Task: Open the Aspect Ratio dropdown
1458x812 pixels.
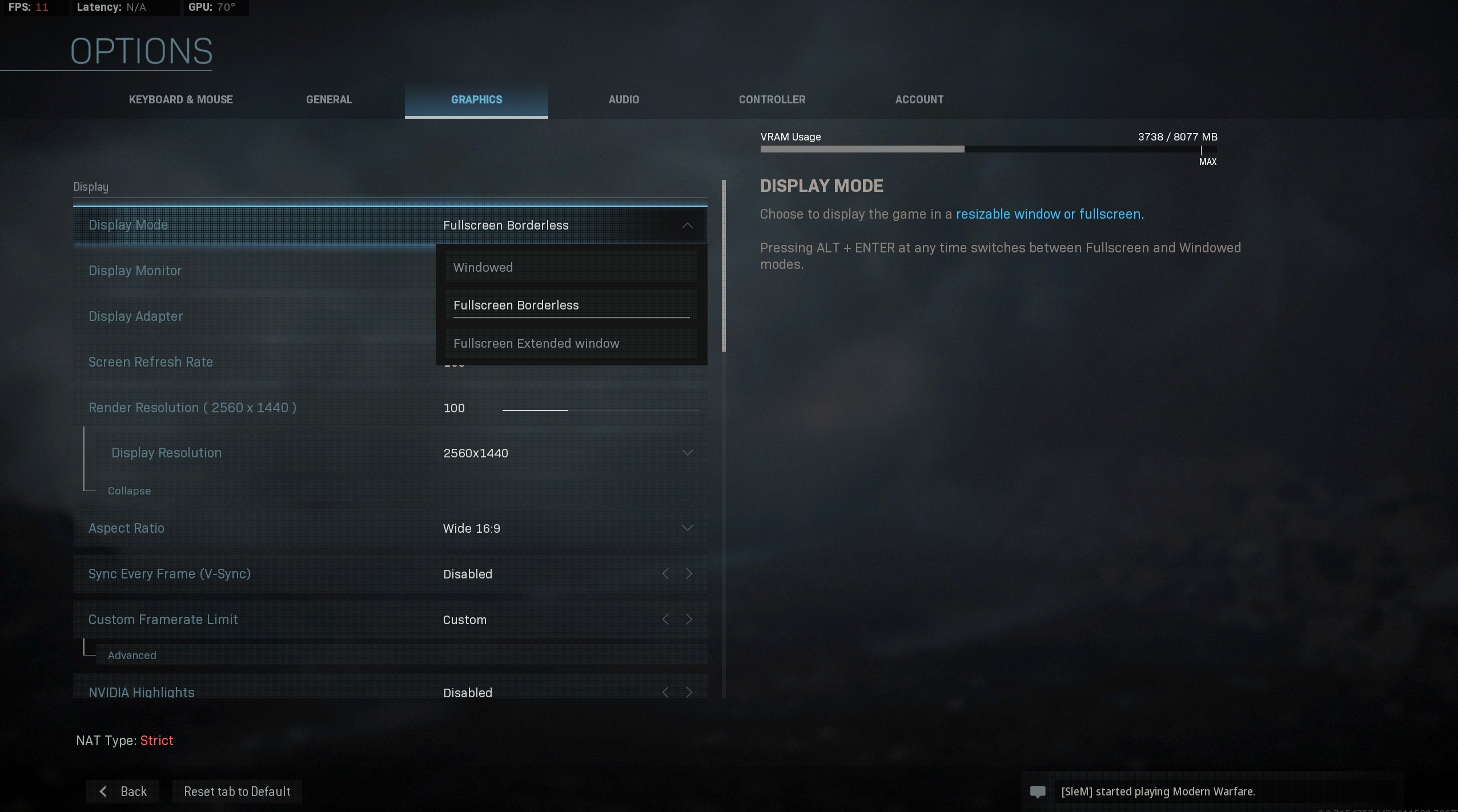Action: 687,528
